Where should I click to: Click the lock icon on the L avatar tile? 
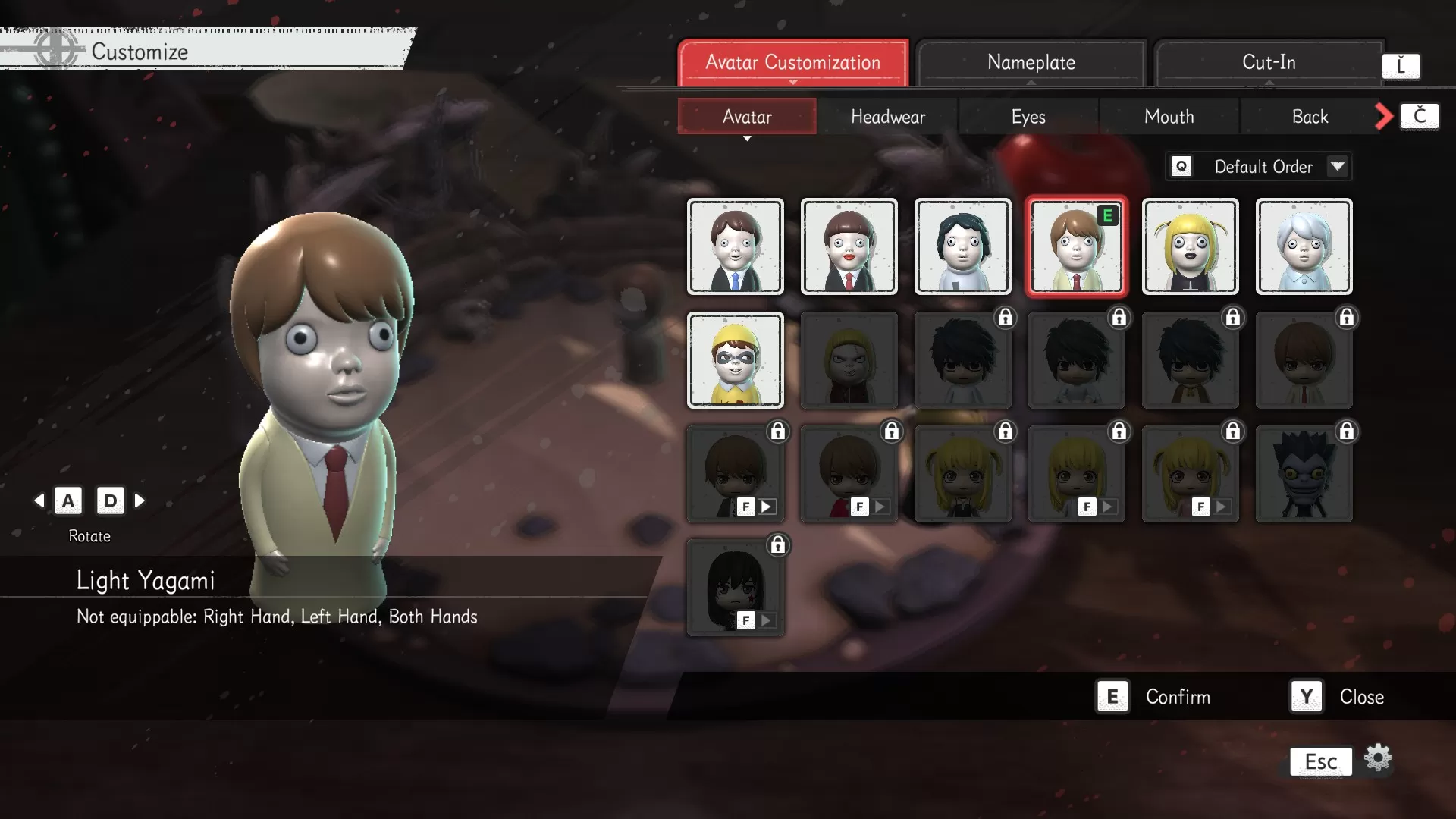click(1006, 318)
